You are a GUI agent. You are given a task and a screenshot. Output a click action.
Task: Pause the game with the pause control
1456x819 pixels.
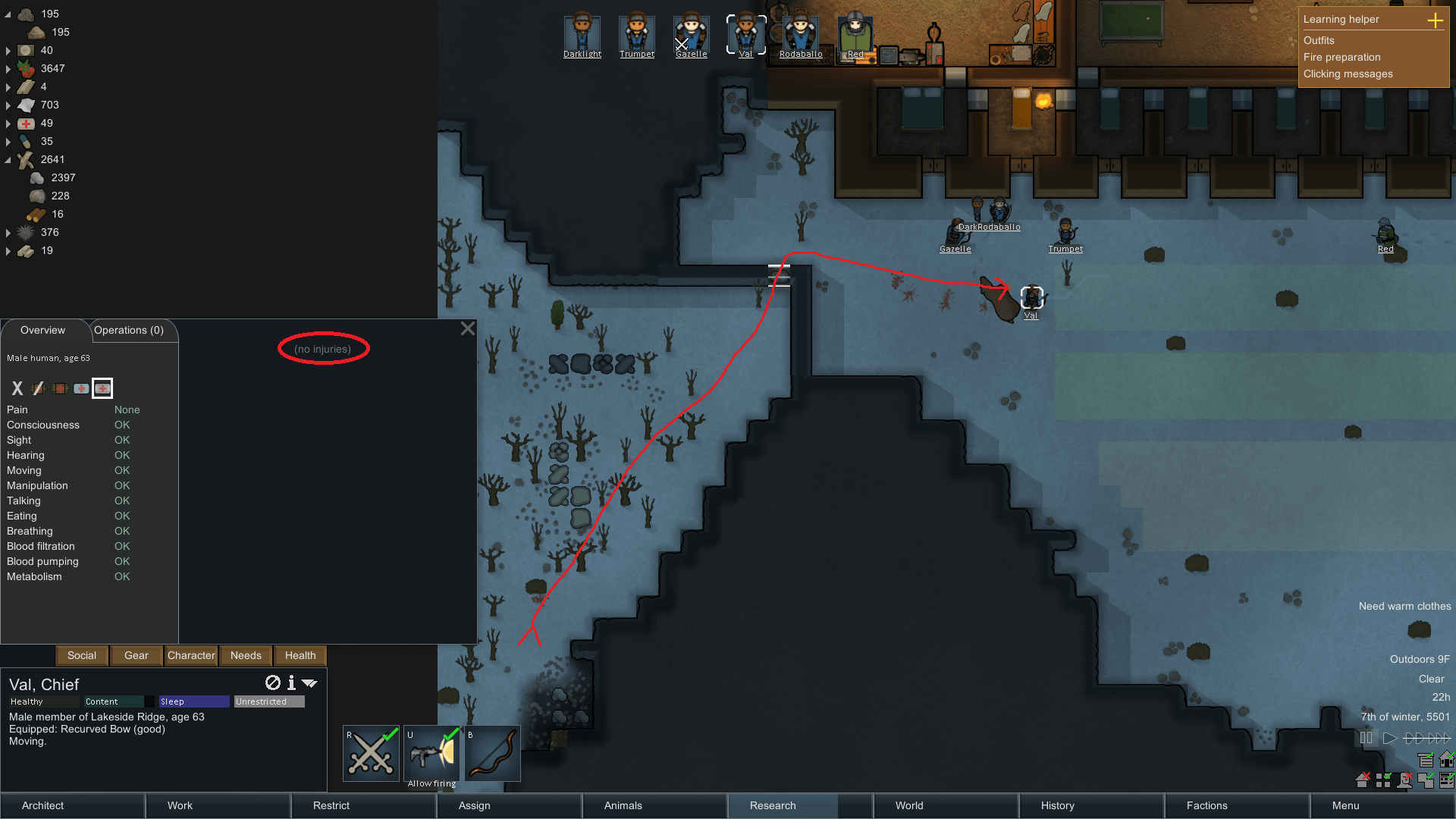pos(1367,738)
